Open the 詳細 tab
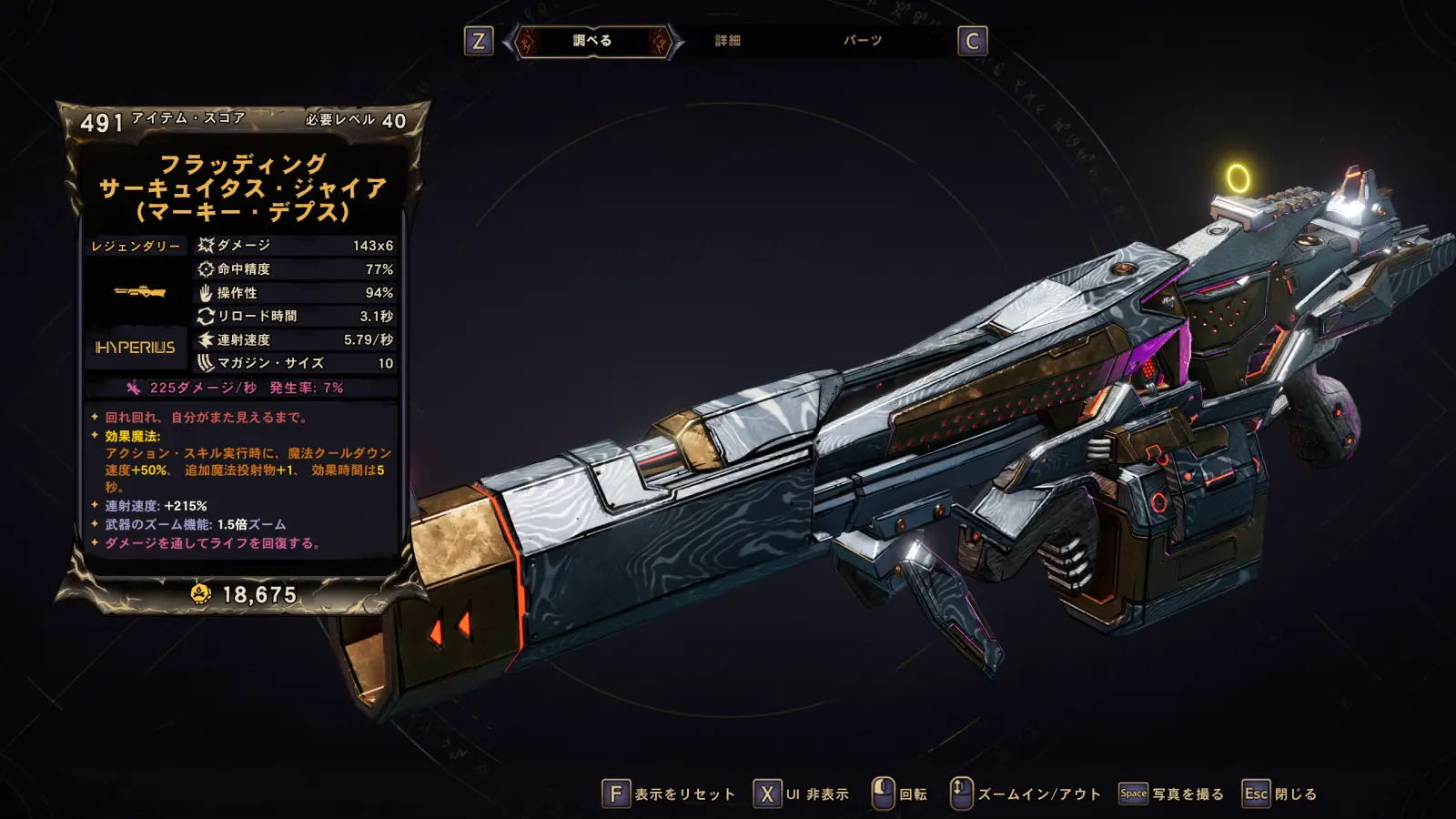 click(727, 41)
